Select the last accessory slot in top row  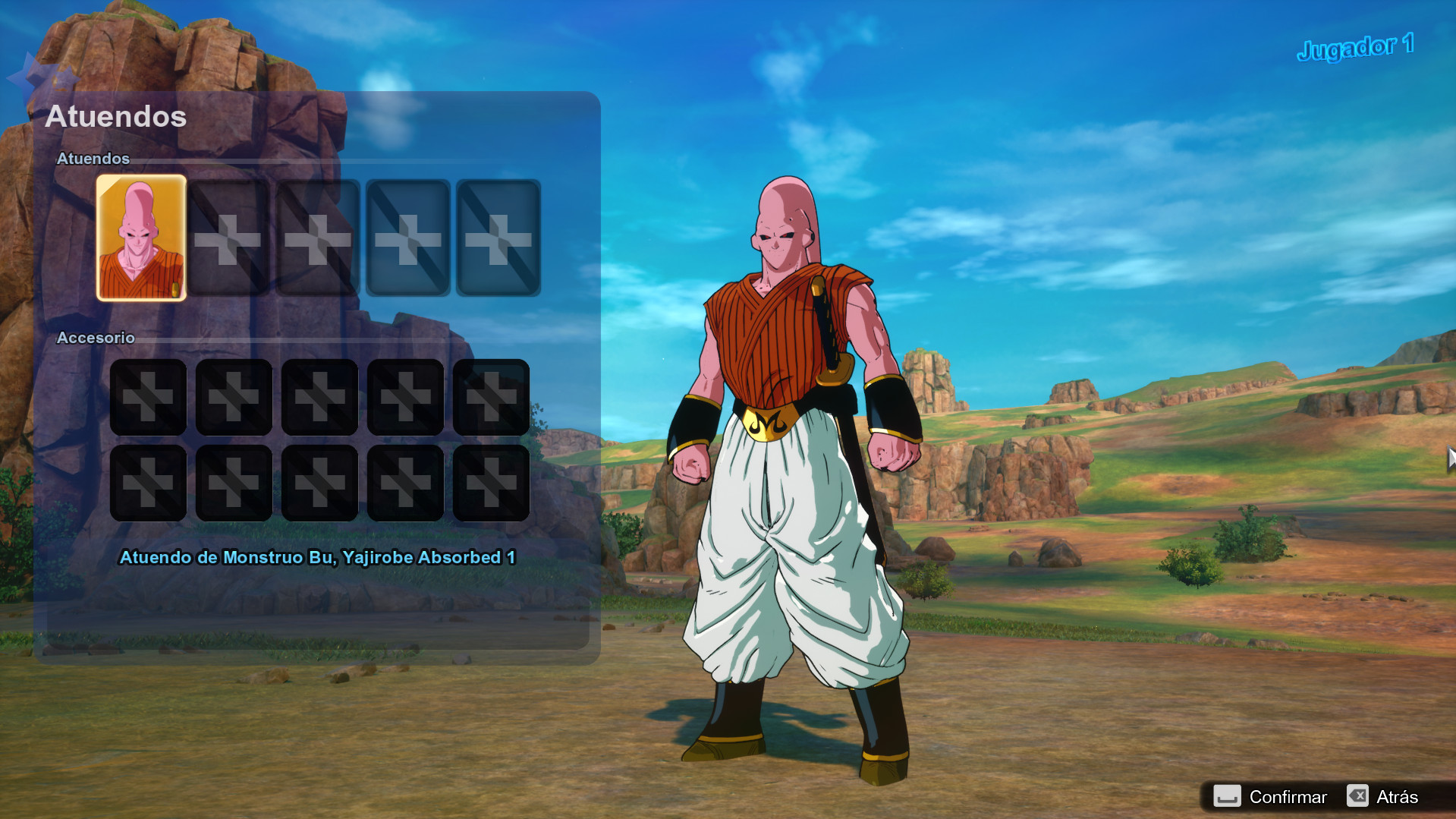(x=492, y=396)
